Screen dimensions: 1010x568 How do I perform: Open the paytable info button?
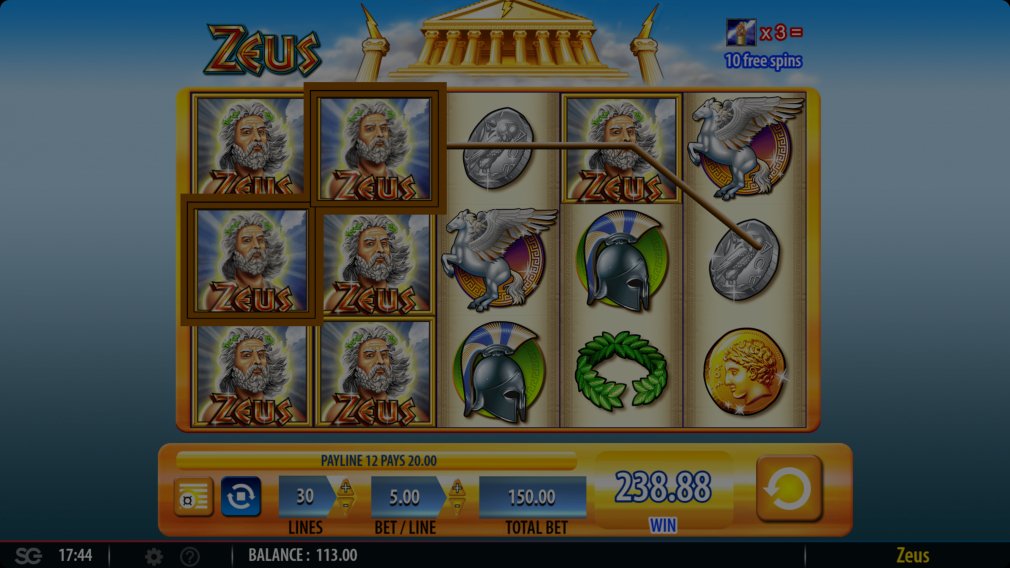pos(194,497)
